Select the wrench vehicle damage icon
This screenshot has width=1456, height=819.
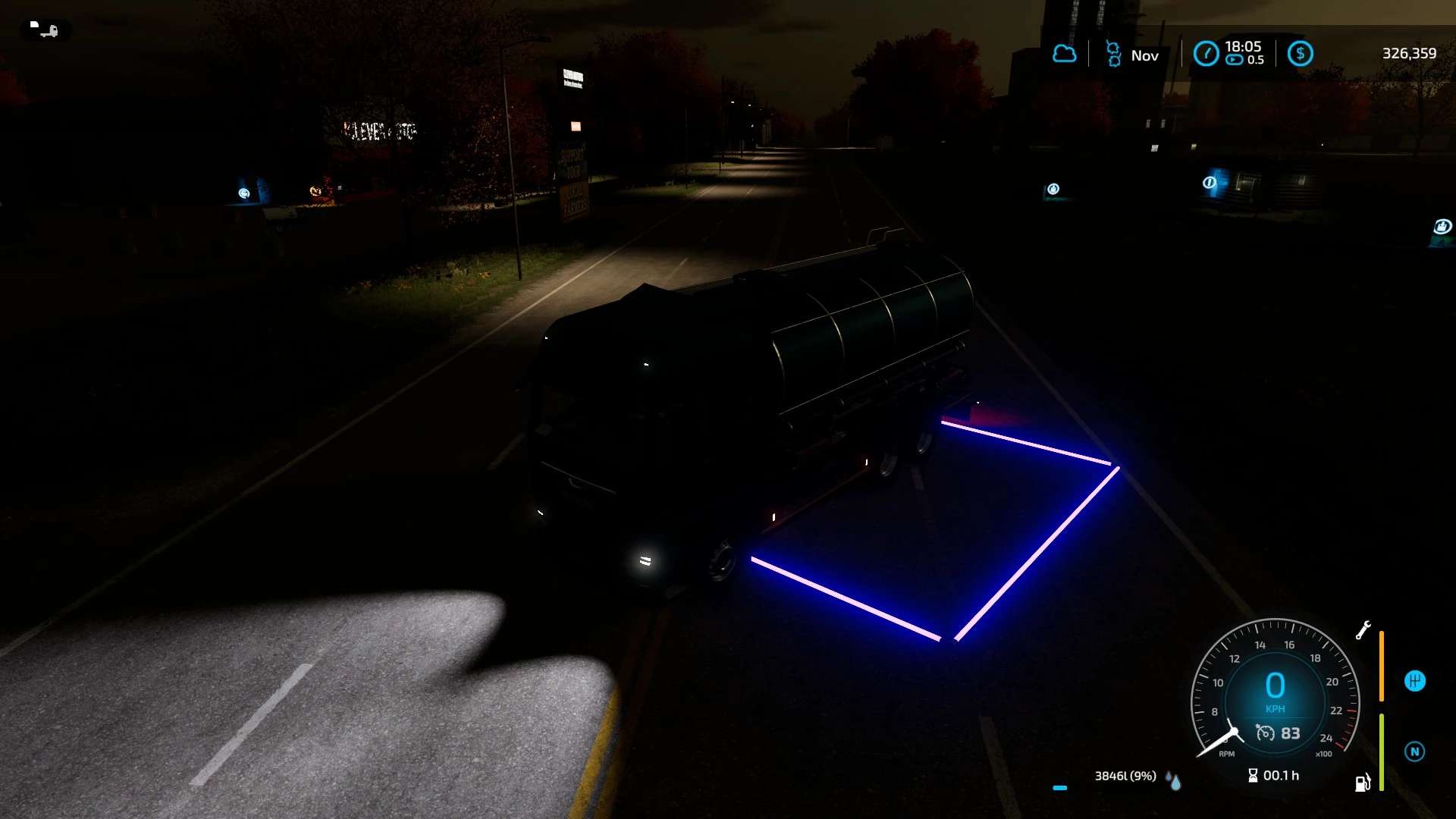point(1363,630)
